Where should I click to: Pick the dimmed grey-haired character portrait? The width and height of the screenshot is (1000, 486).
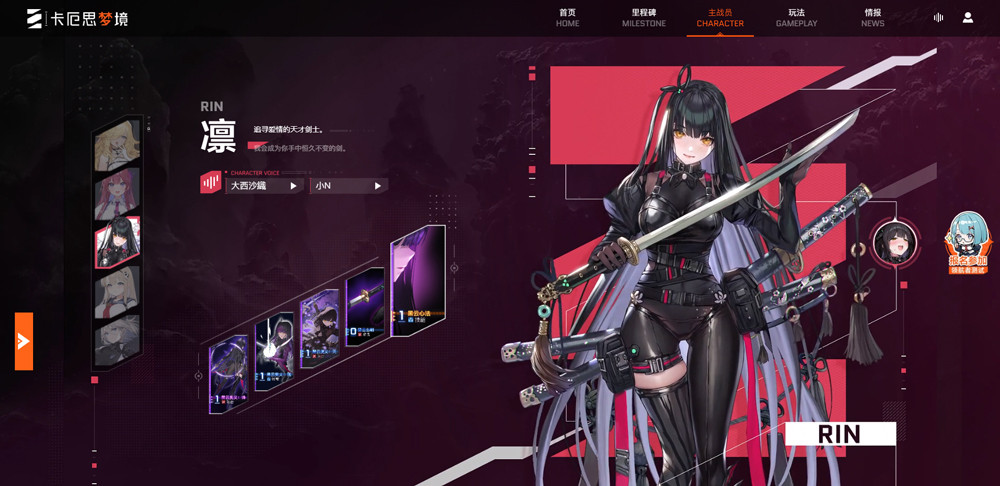coord(117,341)
